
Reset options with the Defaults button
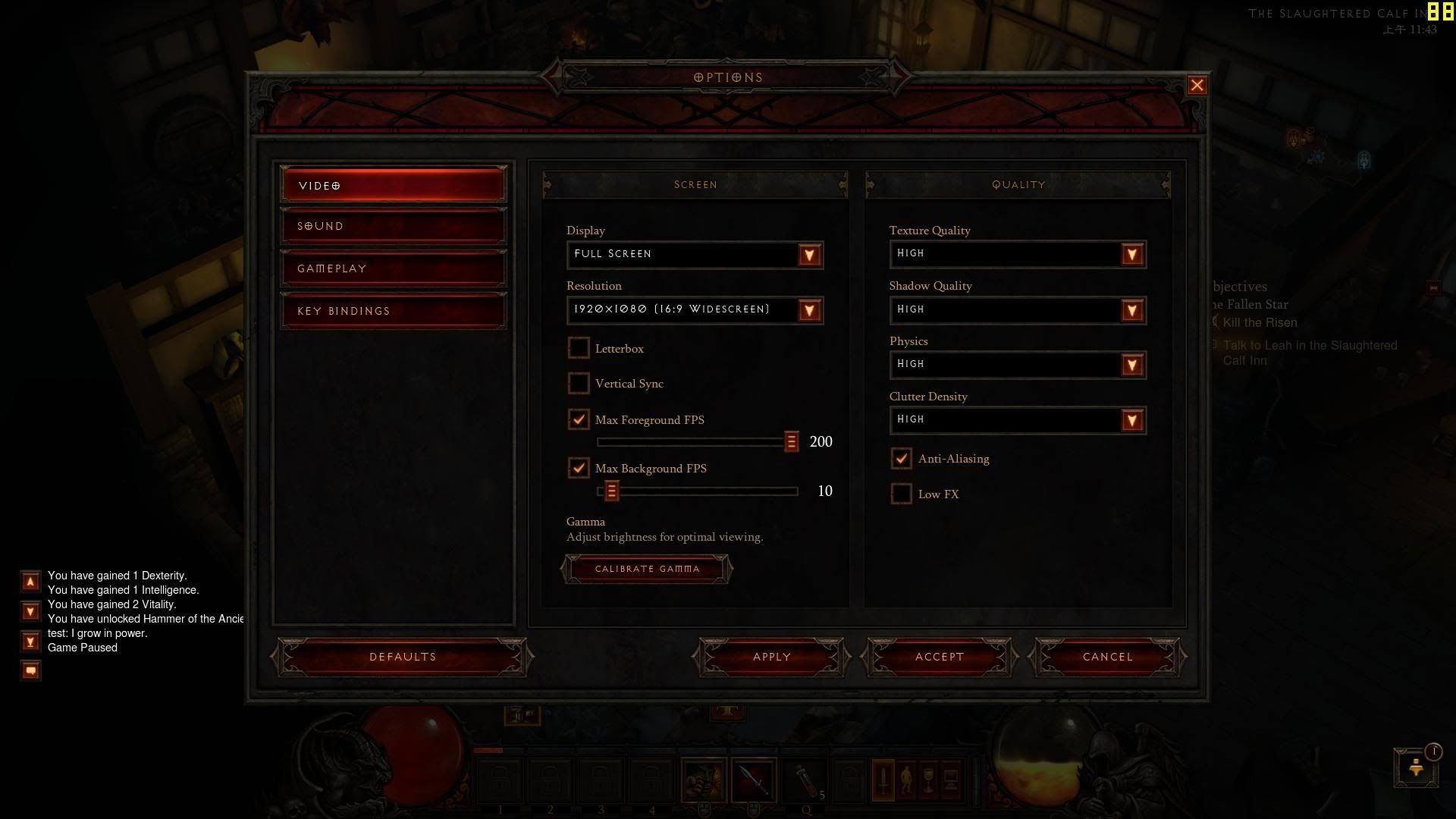[x=402, y=657]
